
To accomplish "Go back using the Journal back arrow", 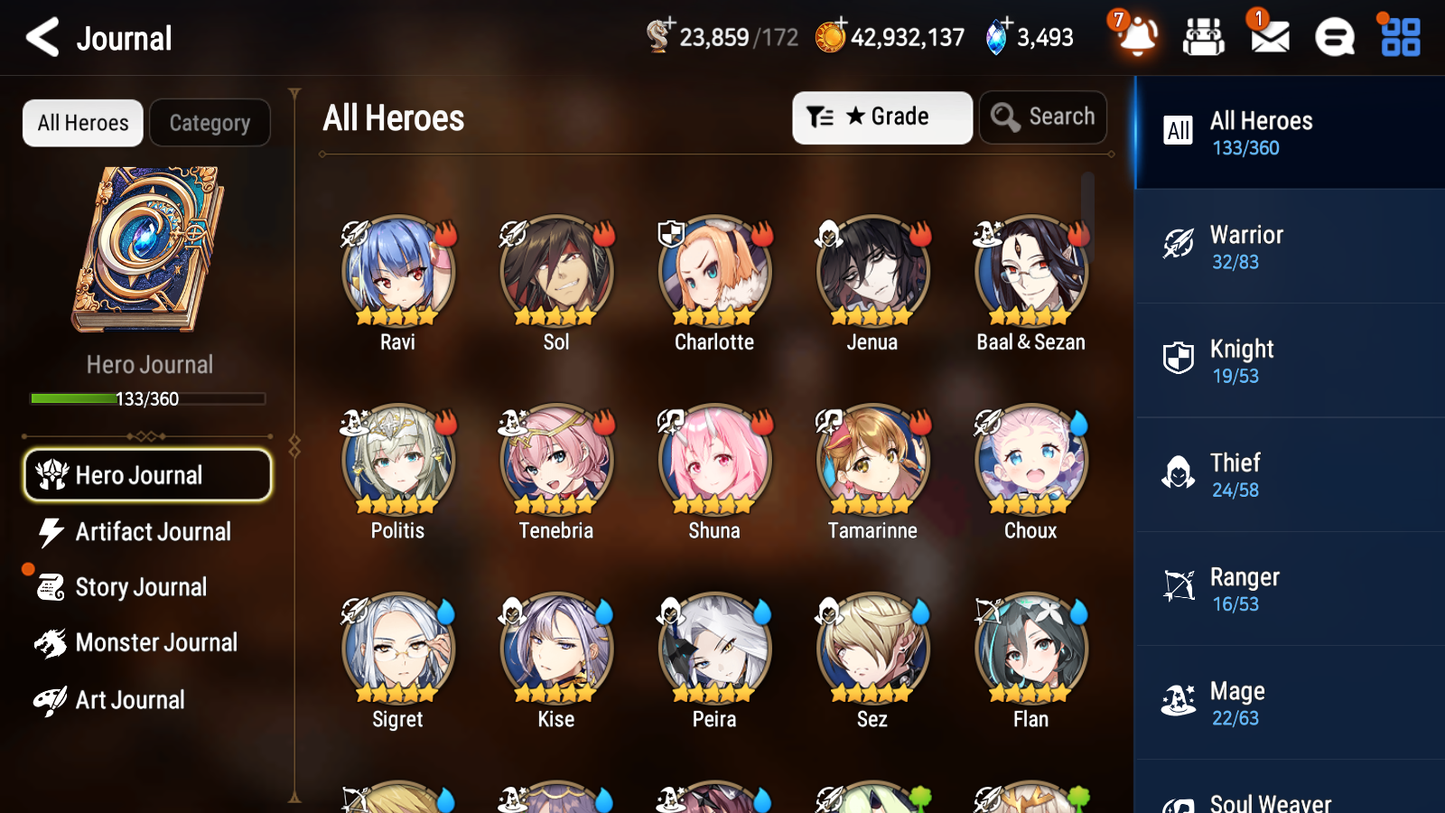I will (x=41, y=37).
